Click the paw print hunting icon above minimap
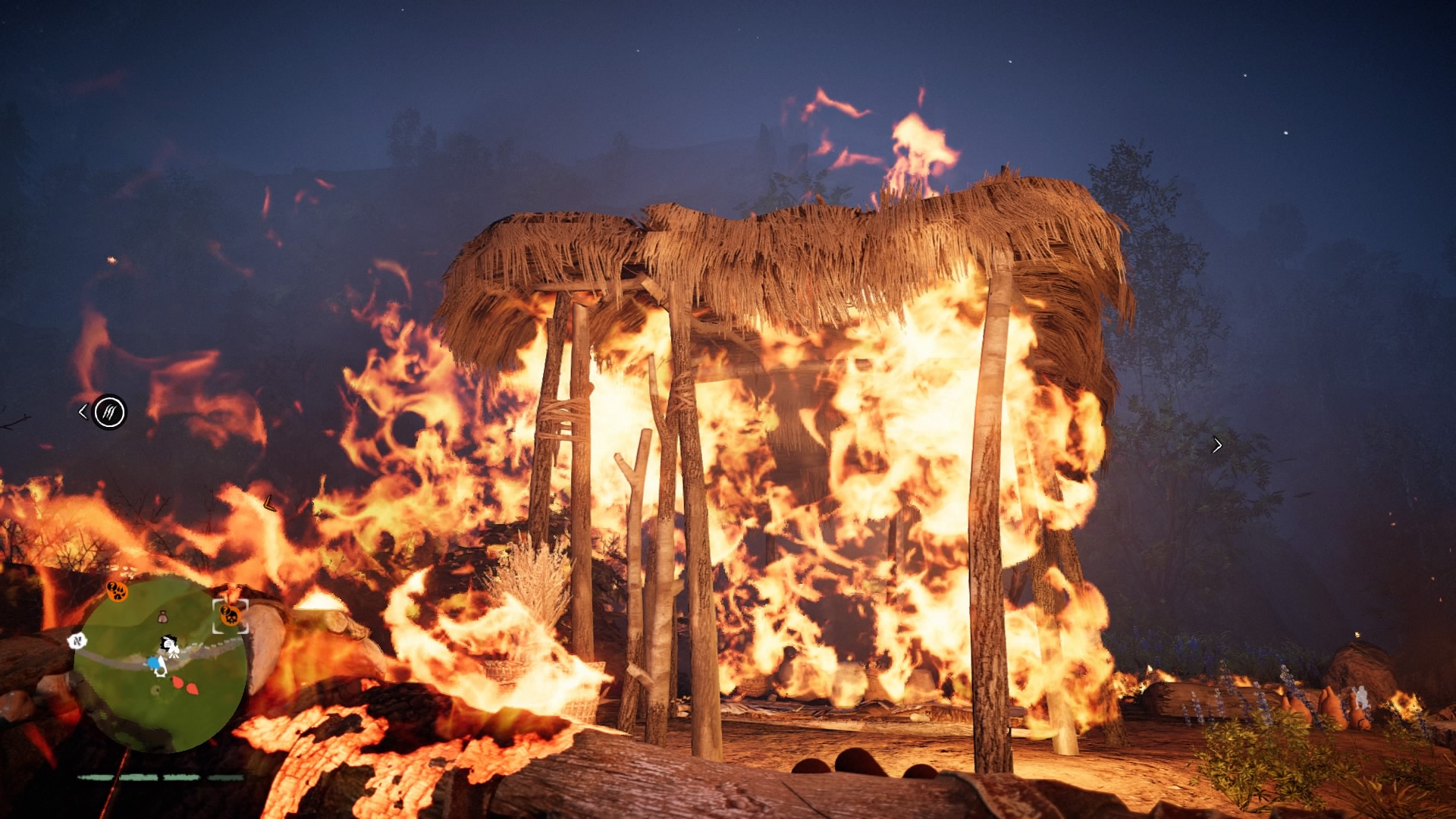 117,592
